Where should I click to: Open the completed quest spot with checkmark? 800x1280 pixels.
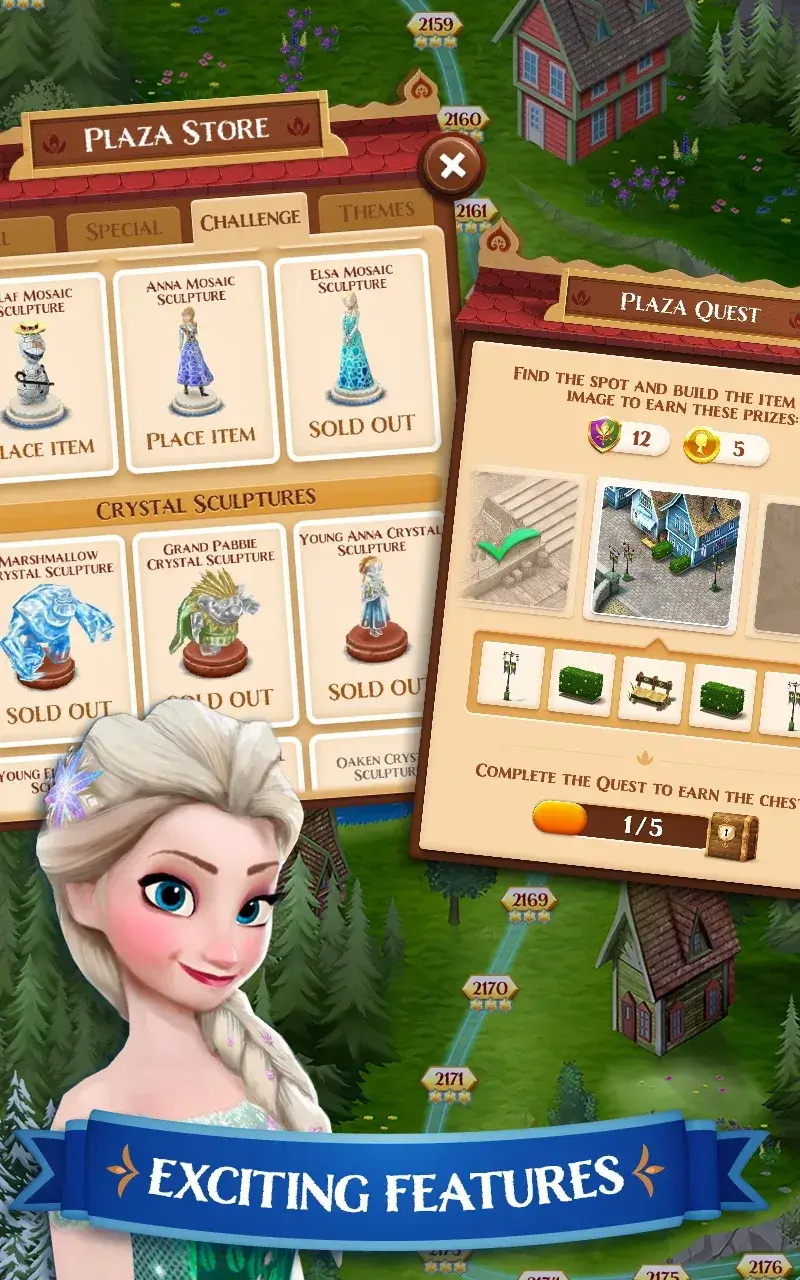[x=520, y=540]
